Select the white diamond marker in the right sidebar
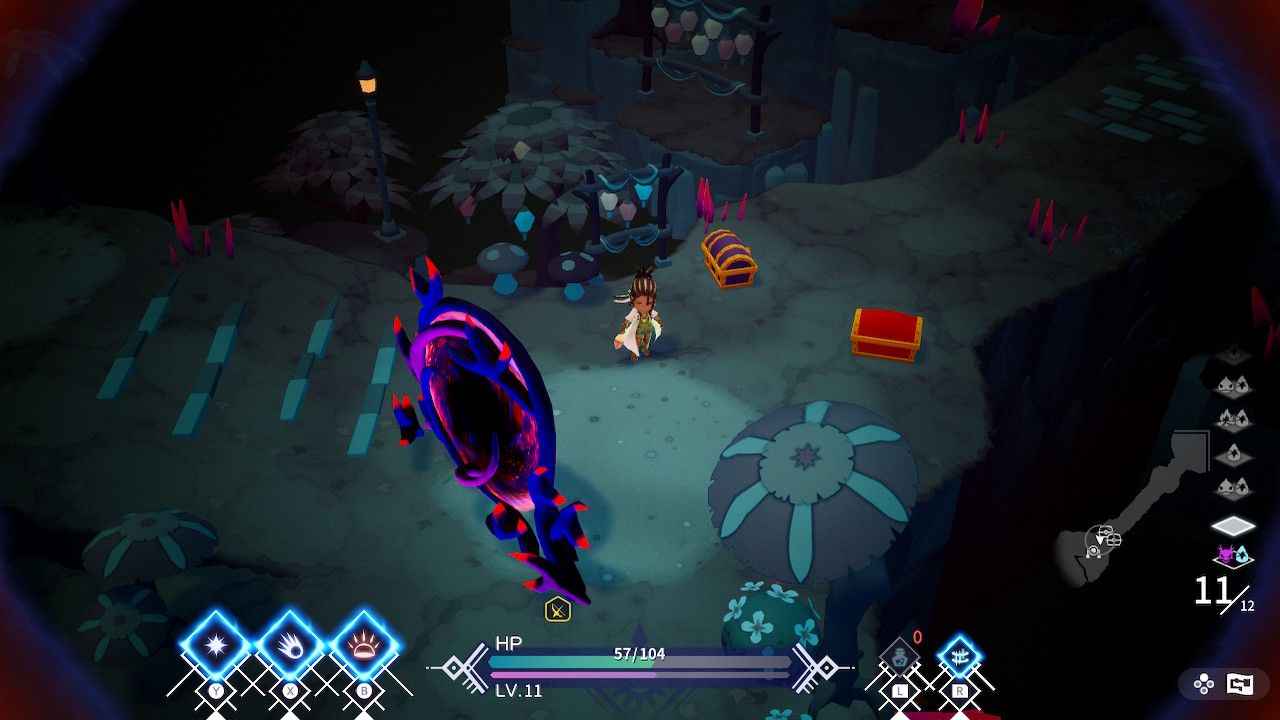The image size is (1280, 720). [x=1234, y=525]
